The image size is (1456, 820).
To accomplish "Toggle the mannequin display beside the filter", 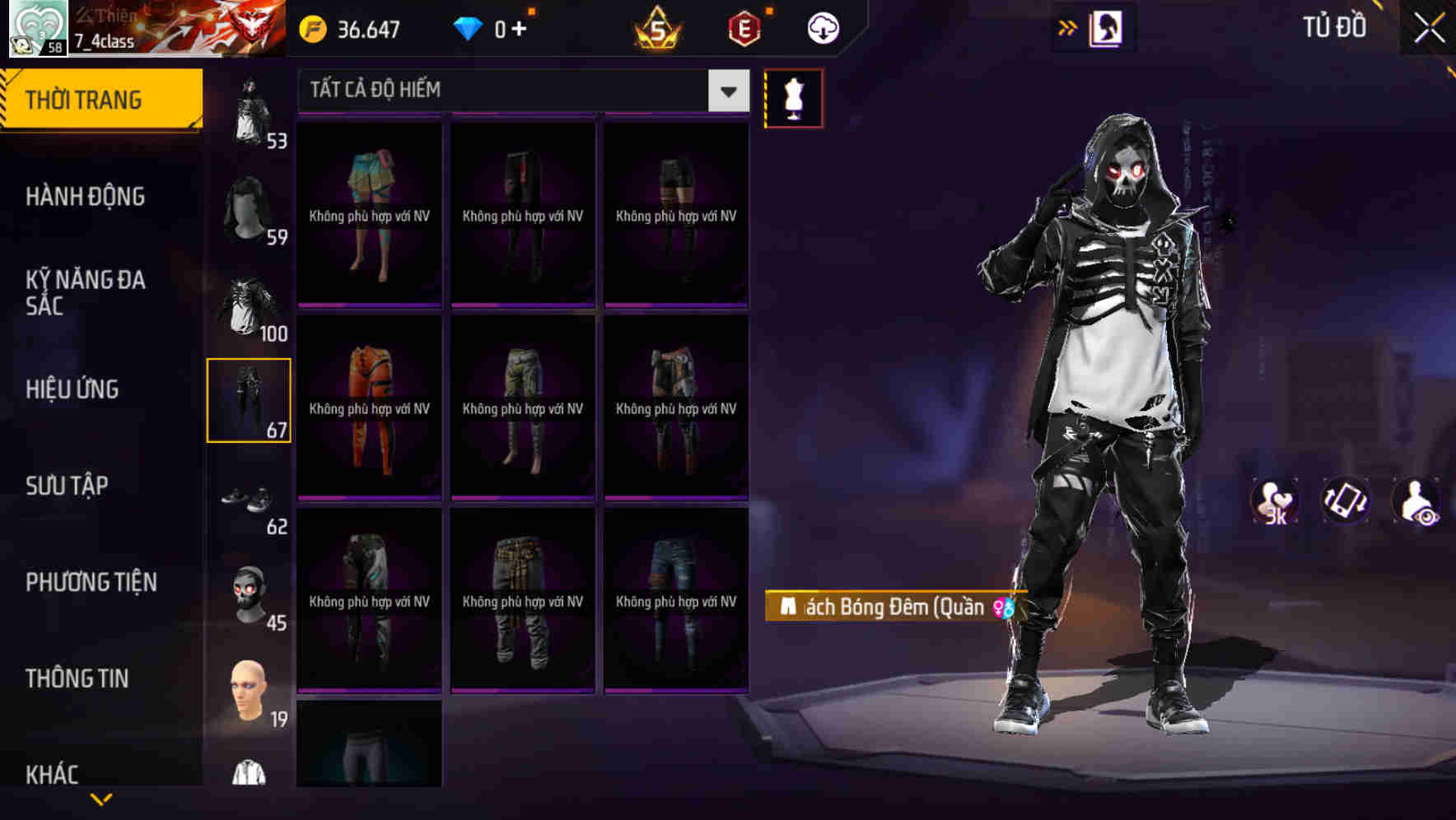I will click(x=795, y=96).
